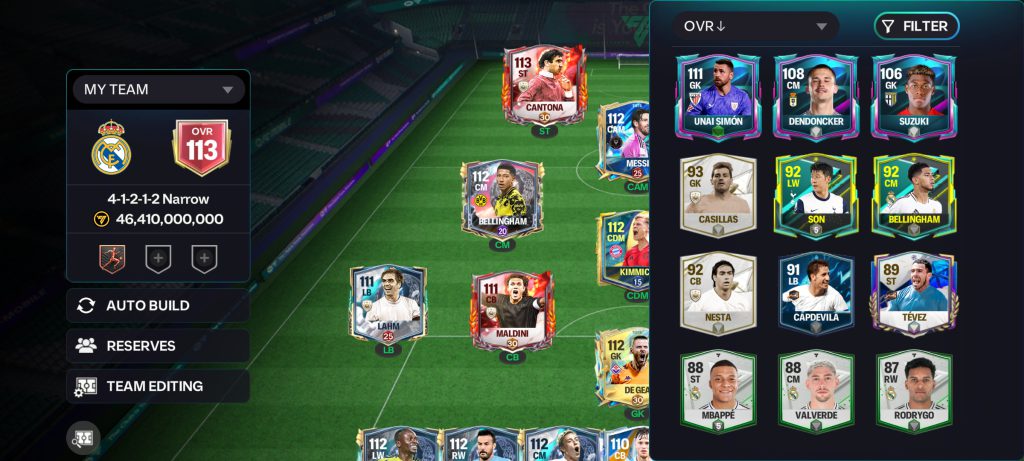Select the Son LW card

point(815,195)
